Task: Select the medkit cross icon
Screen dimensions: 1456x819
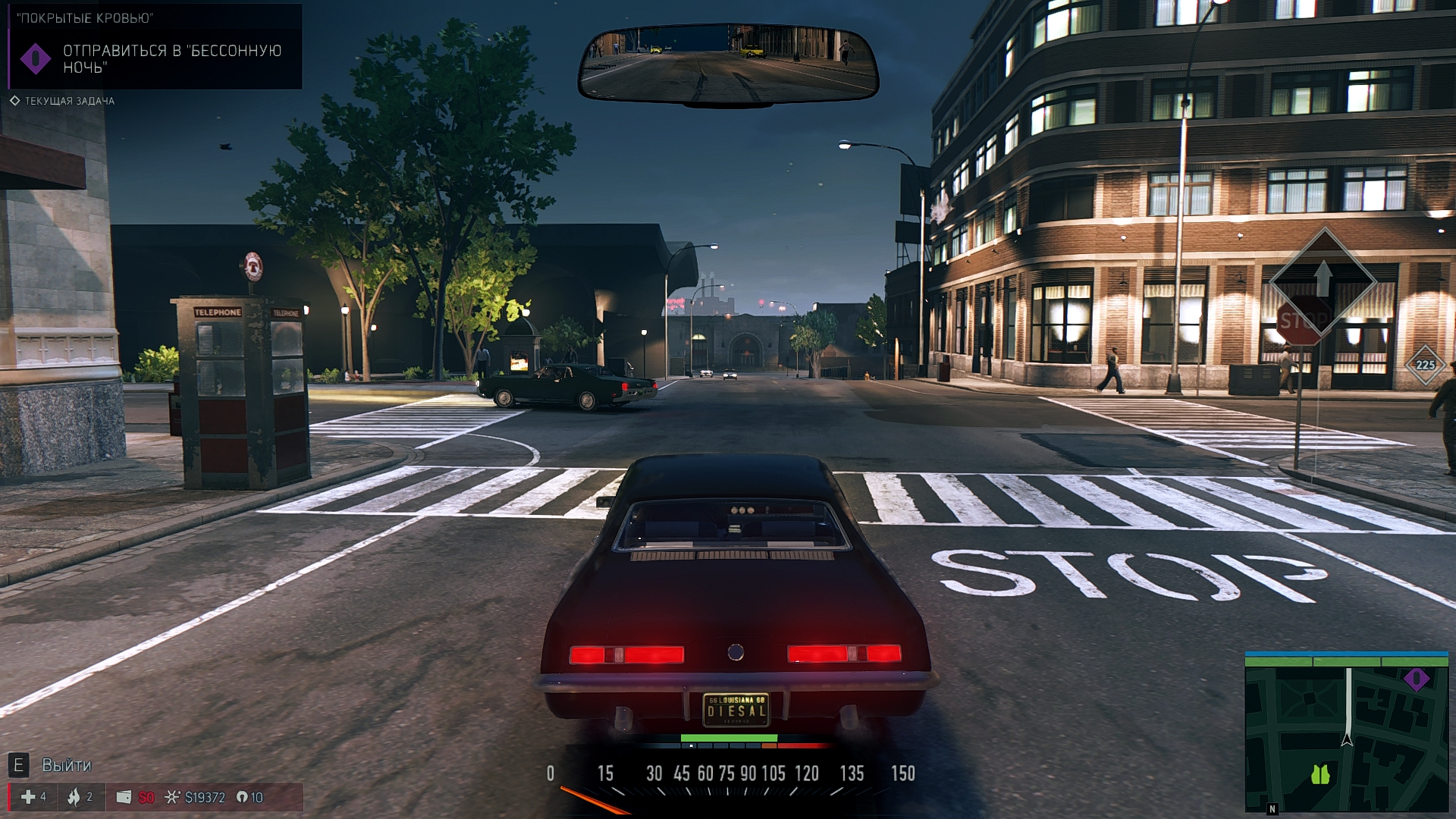Action: coord(28,797)
